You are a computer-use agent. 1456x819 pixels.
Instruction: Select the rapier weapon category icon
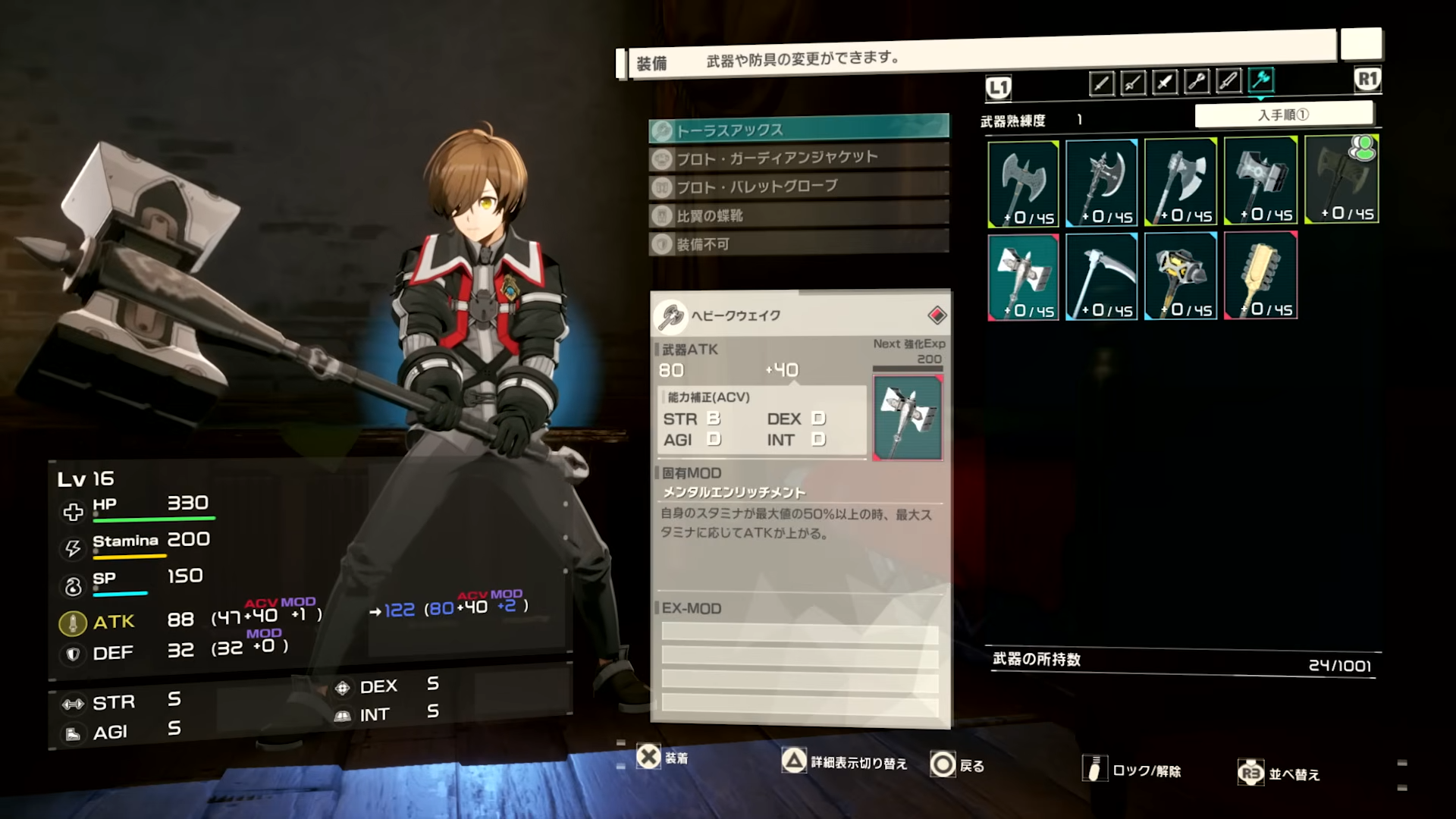click(1134, 83)
